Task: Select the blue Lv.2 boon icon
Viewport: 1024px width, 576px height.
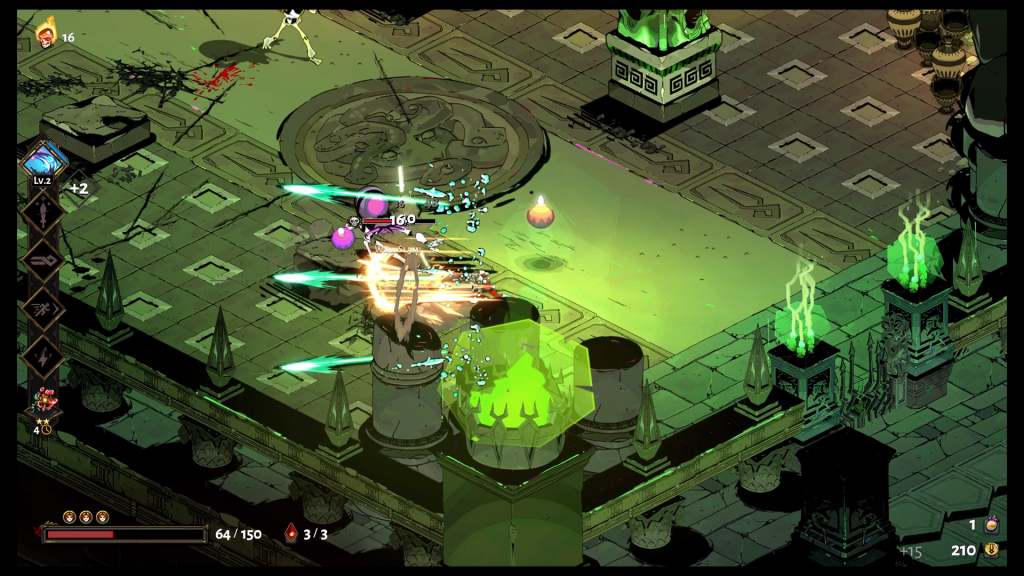Action: pos(44,161)
